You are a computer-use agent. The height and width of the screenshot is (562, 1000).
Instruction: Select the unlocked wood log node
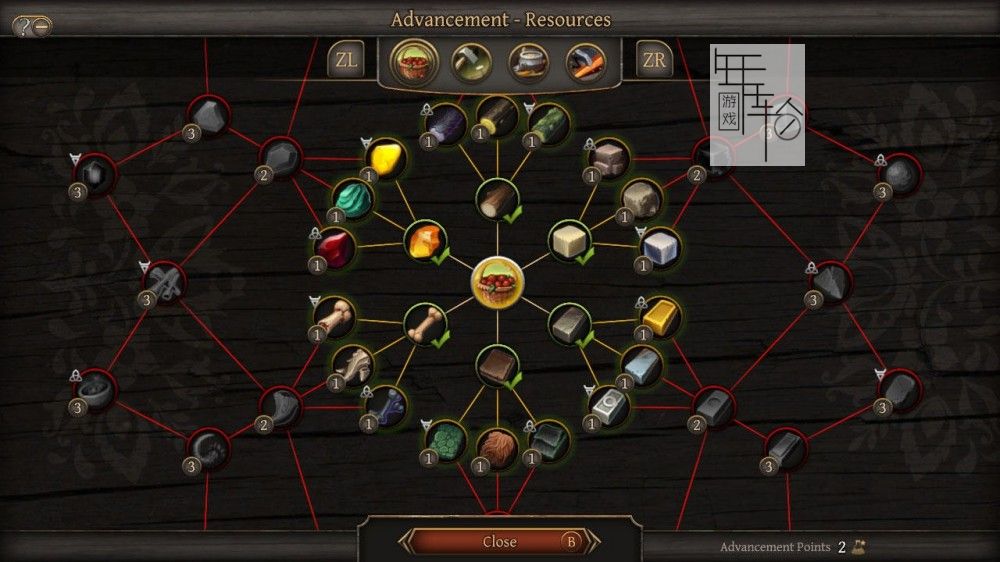click(496, 199)
